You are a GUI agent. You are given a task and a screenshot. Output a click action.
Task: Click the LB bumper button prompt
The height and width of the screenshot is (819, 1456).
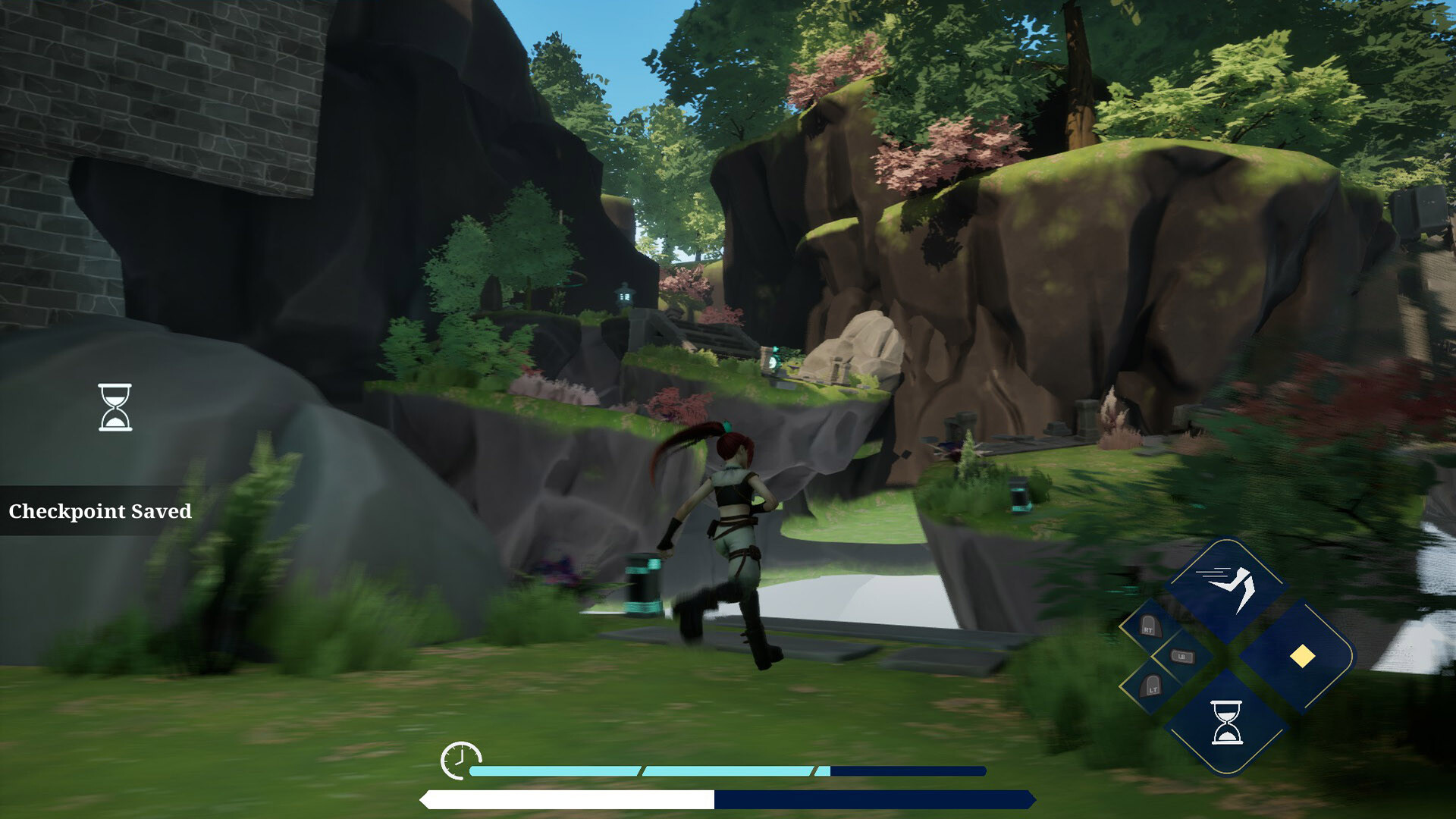(1182, 656)
